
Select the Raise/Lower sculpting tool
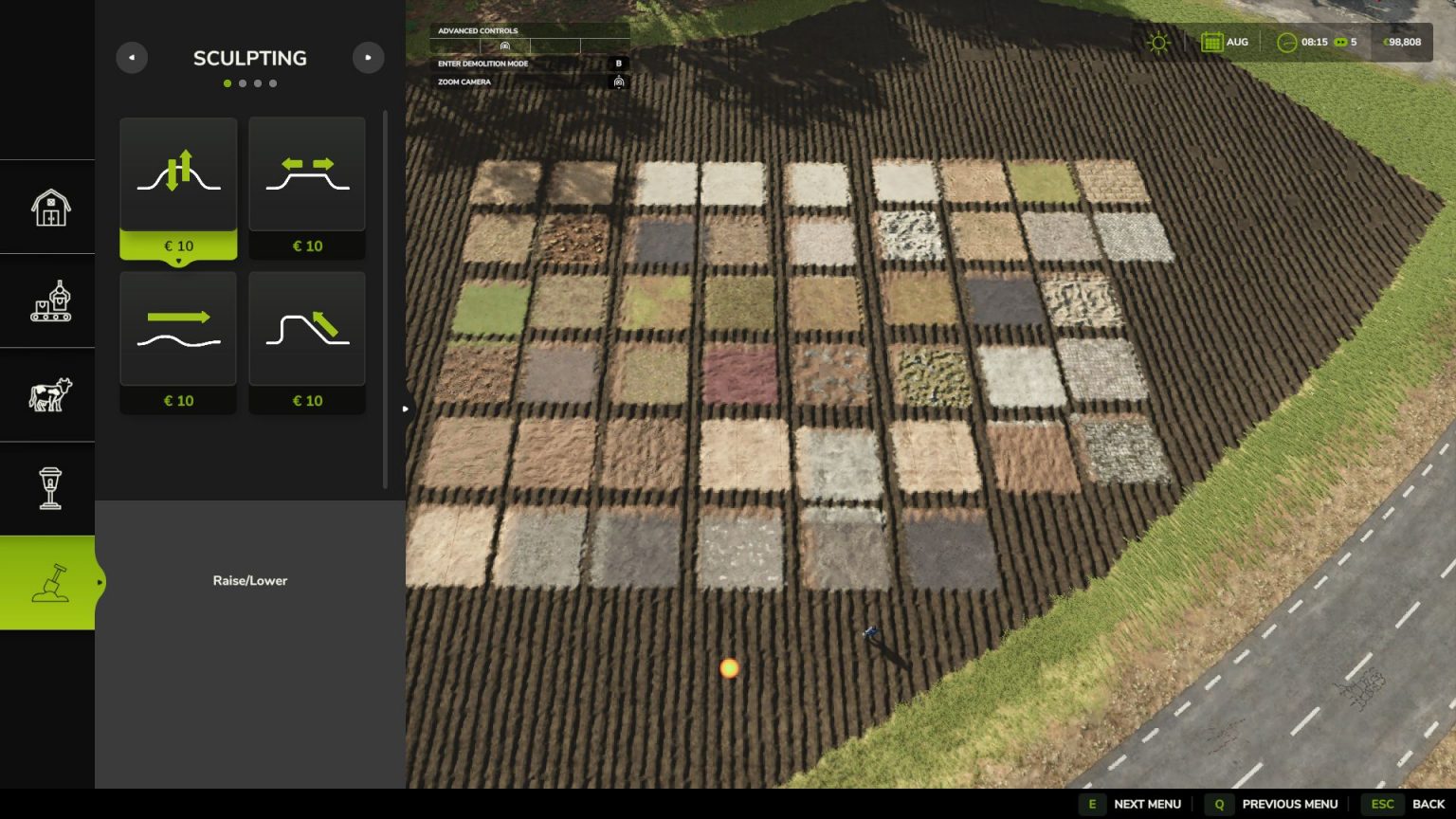pos(178,174)
